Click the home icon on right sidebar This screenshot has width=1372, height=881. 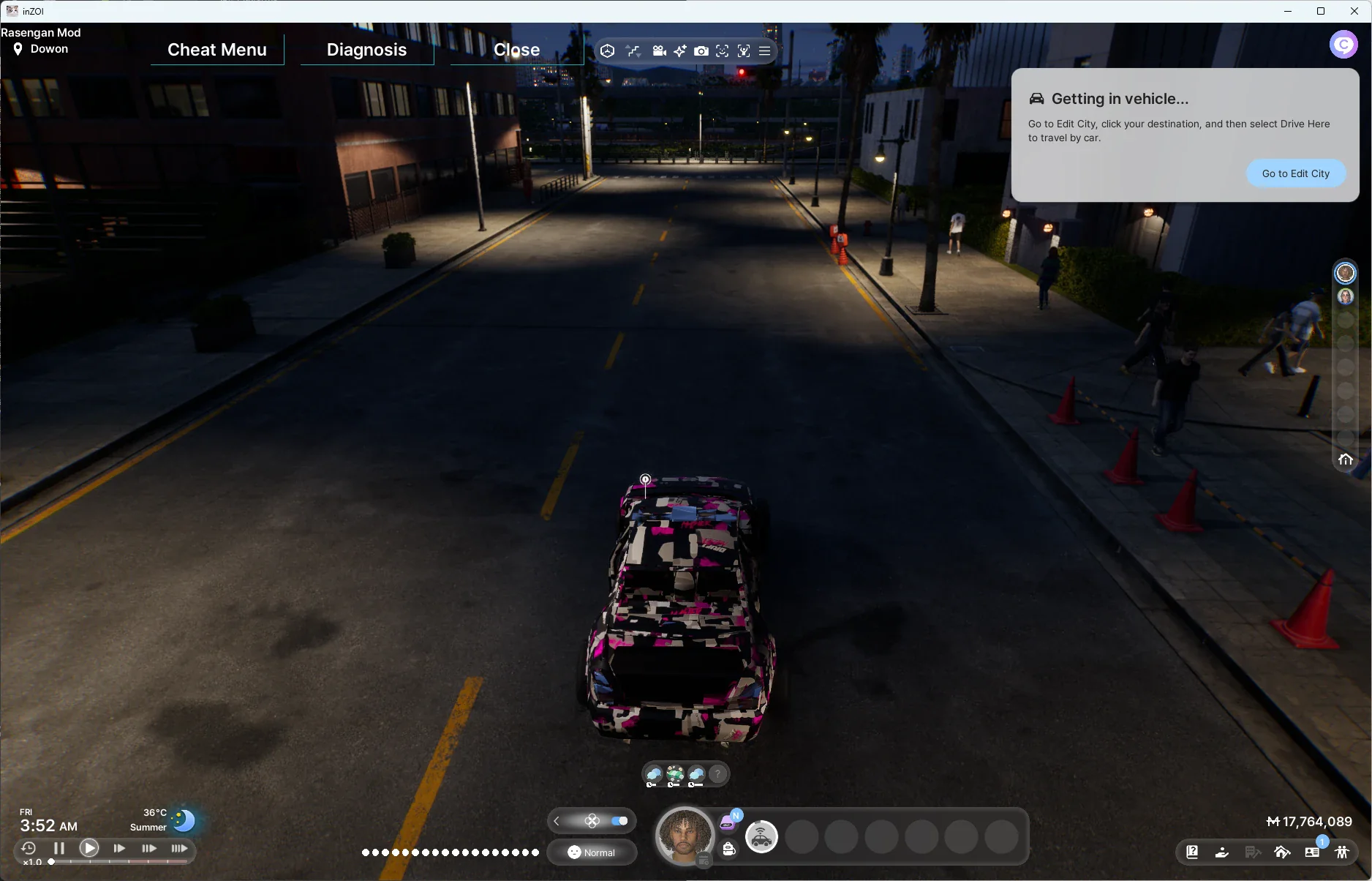click(1345, 460)
